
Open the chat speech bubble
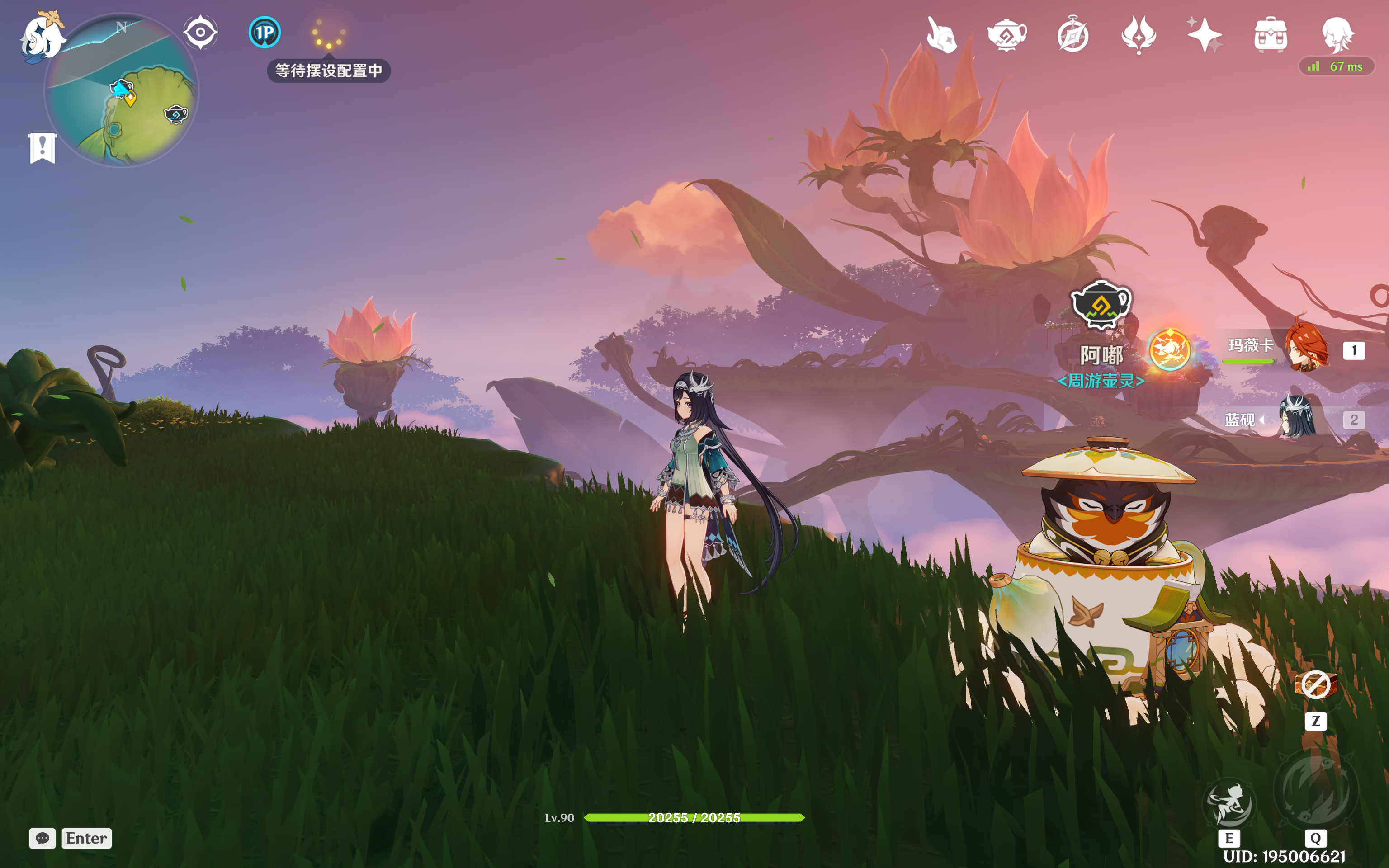pyautogui.click(x=43, y=838)
